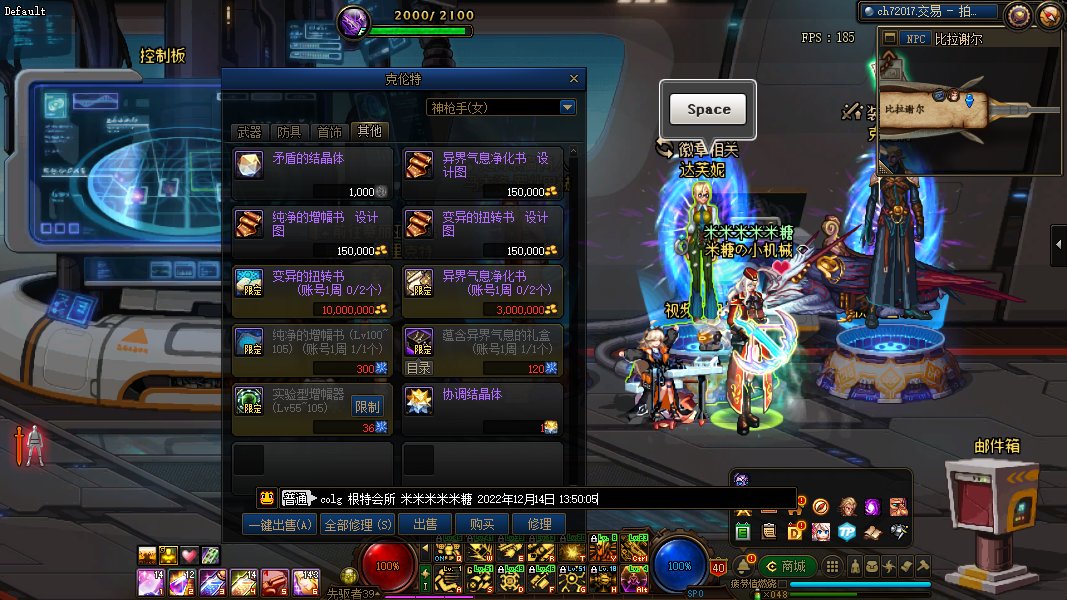Click the 修理 repair button
Image resolution: width=1067 pixels, height=600 pixels.
point(539,524)
